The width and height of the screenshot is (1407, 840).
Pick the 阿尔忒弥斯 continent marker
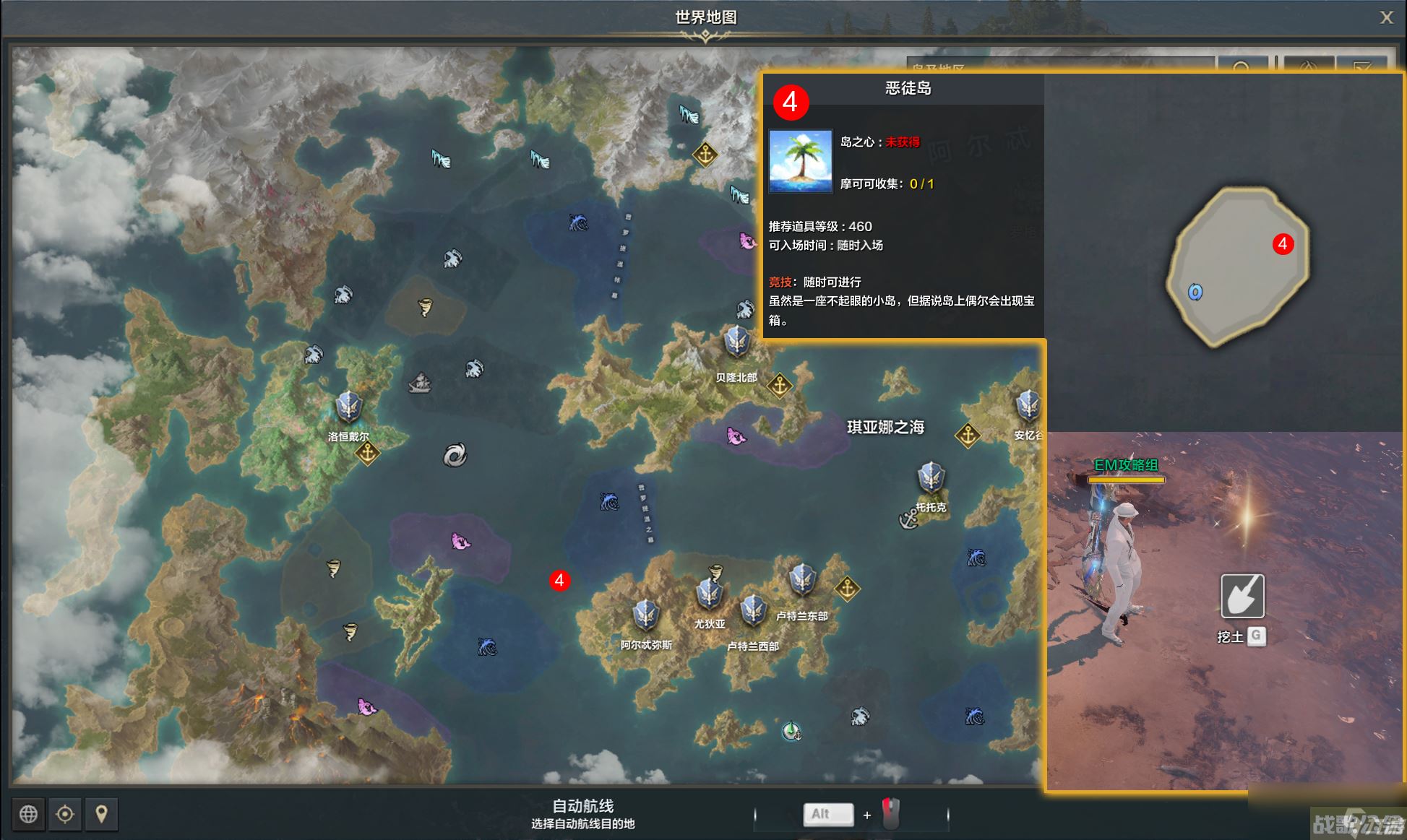(x=645, y=615)
